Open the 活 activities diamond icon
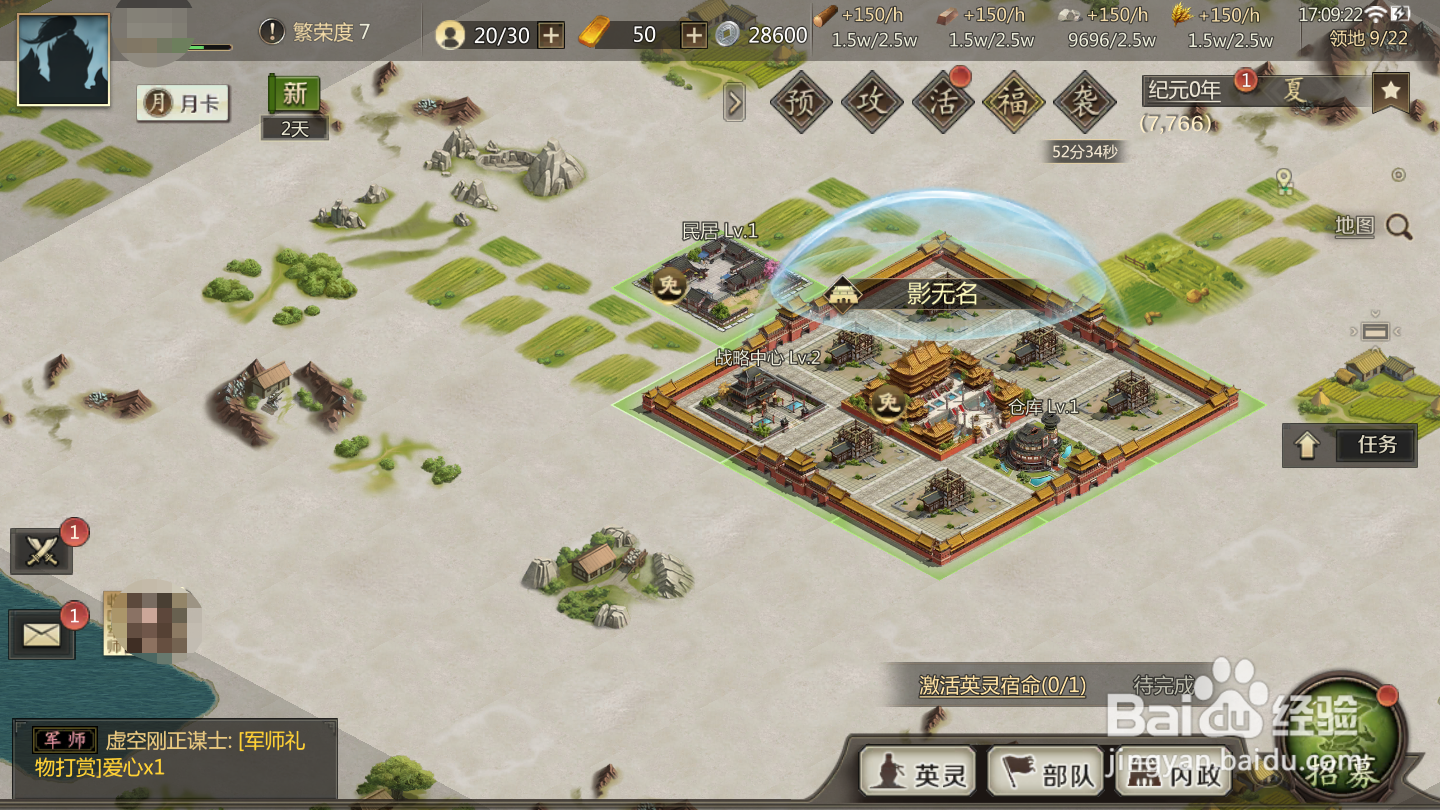 tap(943, 102)
